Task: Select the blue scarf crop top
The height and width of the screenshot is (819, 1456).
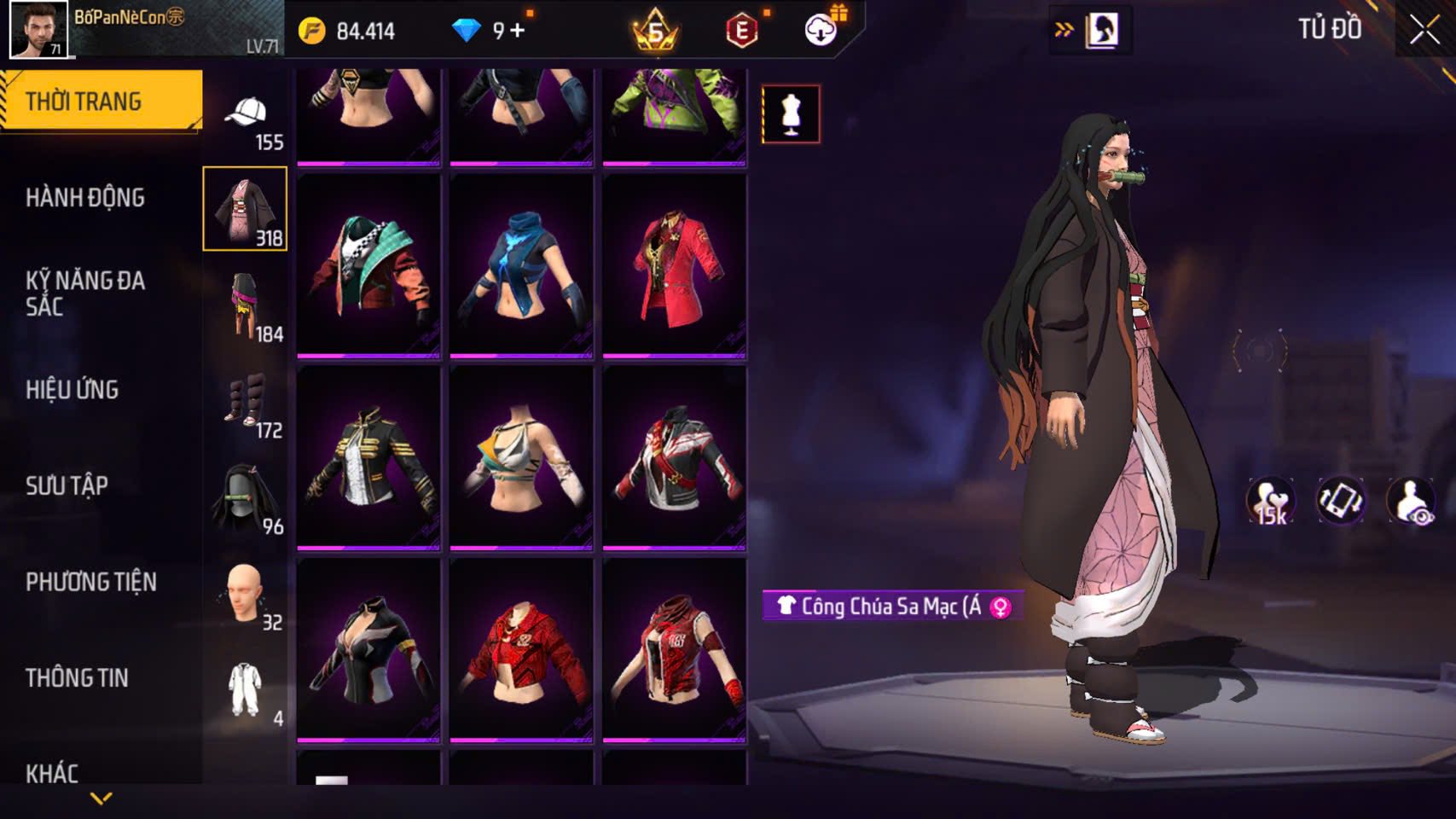Action: click(x=521, y=265)
